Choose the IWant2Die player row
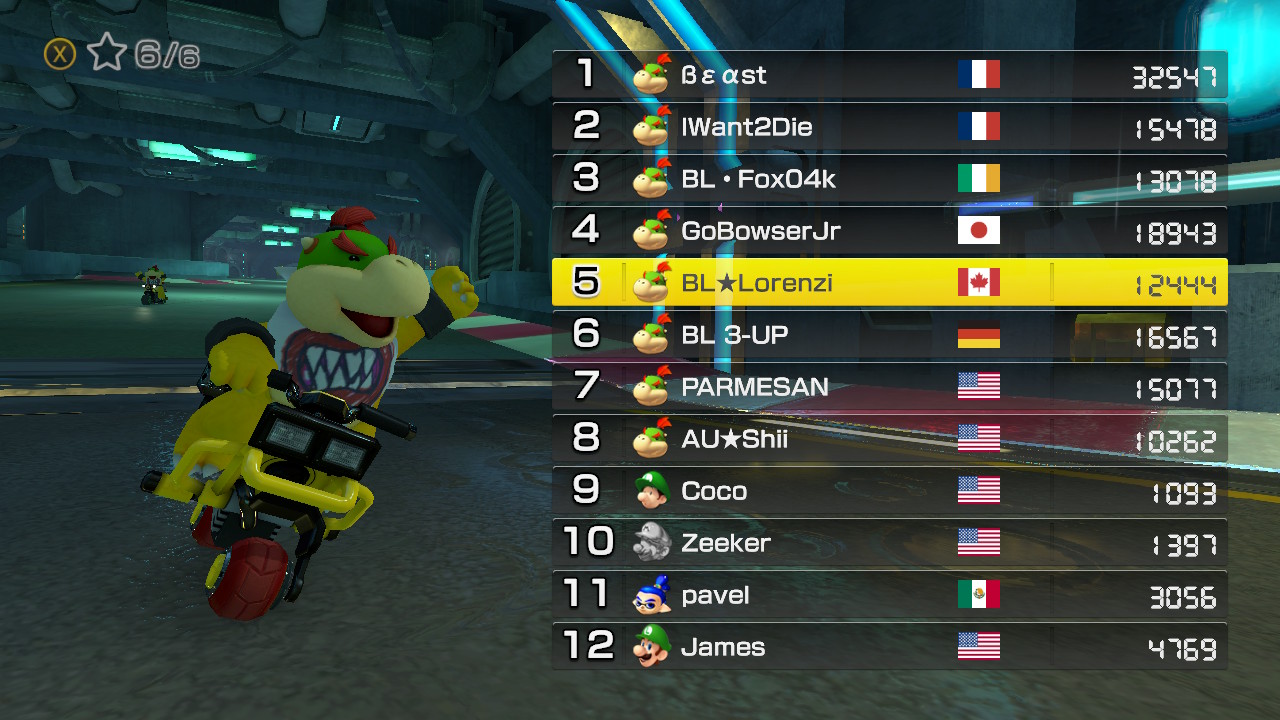1280x720 pixels. (x=889, y=127)
